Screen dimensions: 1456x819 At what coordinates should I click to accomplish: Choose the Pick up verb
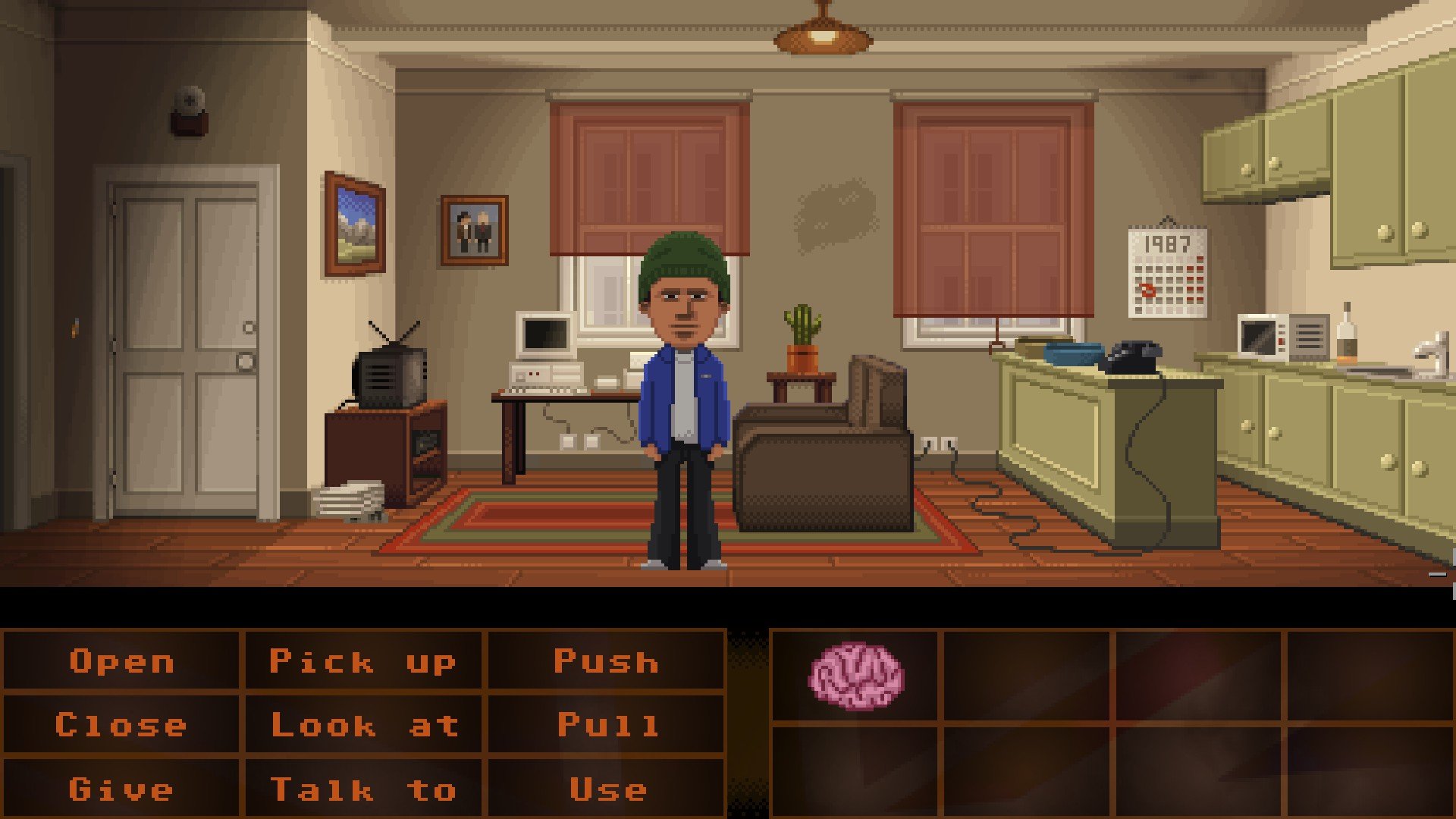(362, 661)
